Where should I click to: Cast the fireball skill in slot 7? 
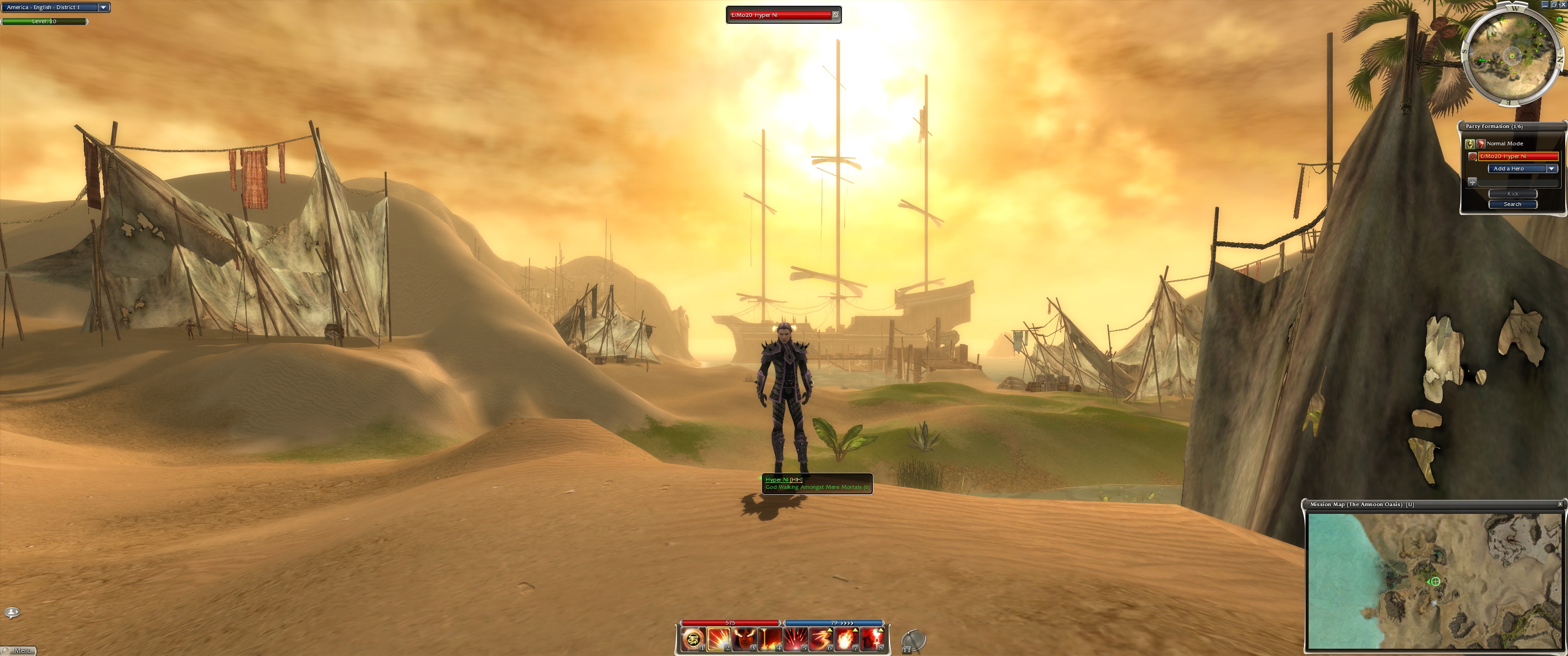(846, 640)
